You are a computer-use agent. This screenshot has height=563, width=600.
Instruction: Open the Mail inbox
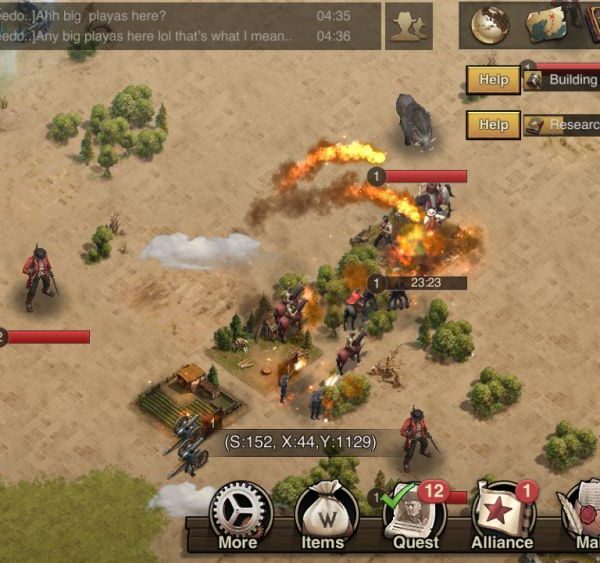583,517
